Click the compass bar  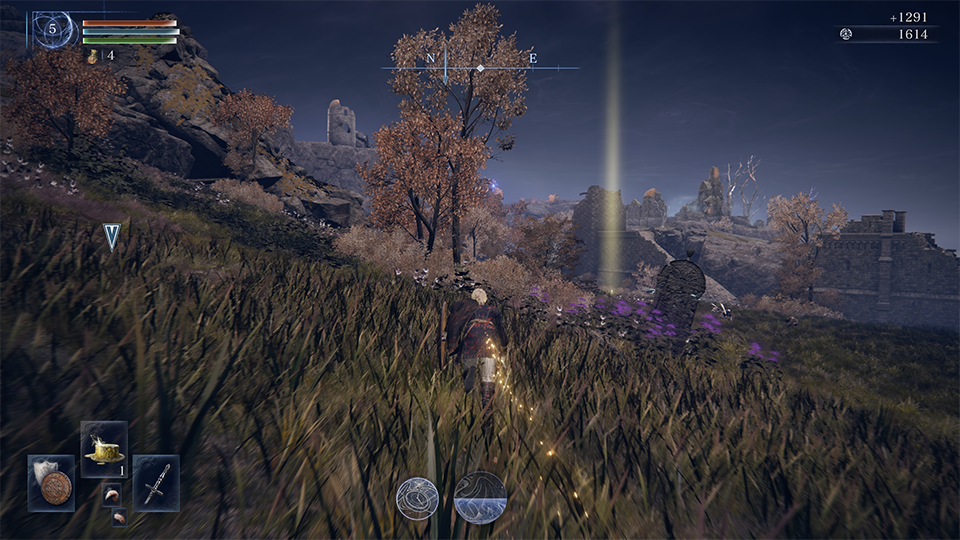click(x=480, y=67)
